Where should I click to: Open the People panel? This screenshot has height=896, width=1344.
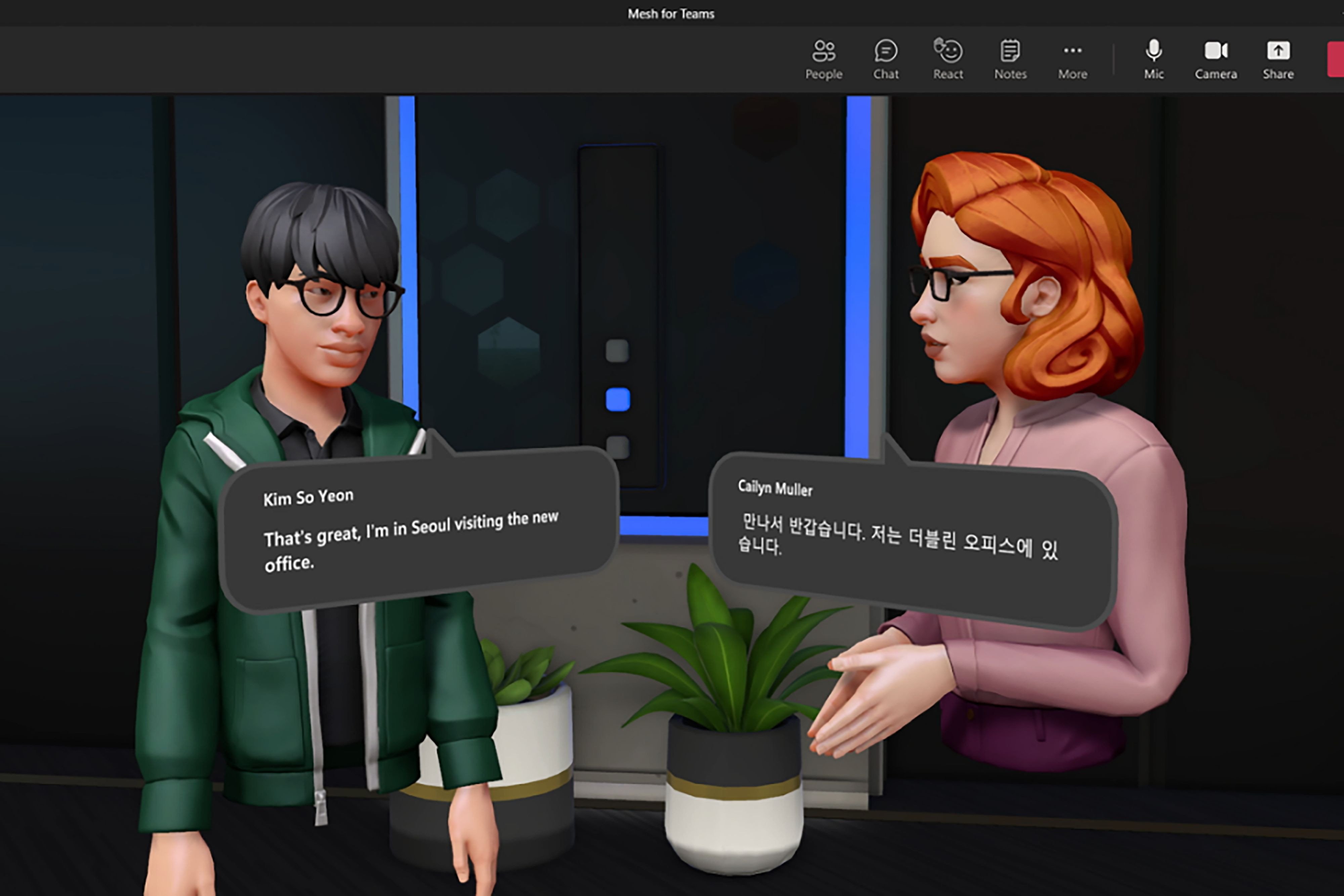click(x=824, y=59)
